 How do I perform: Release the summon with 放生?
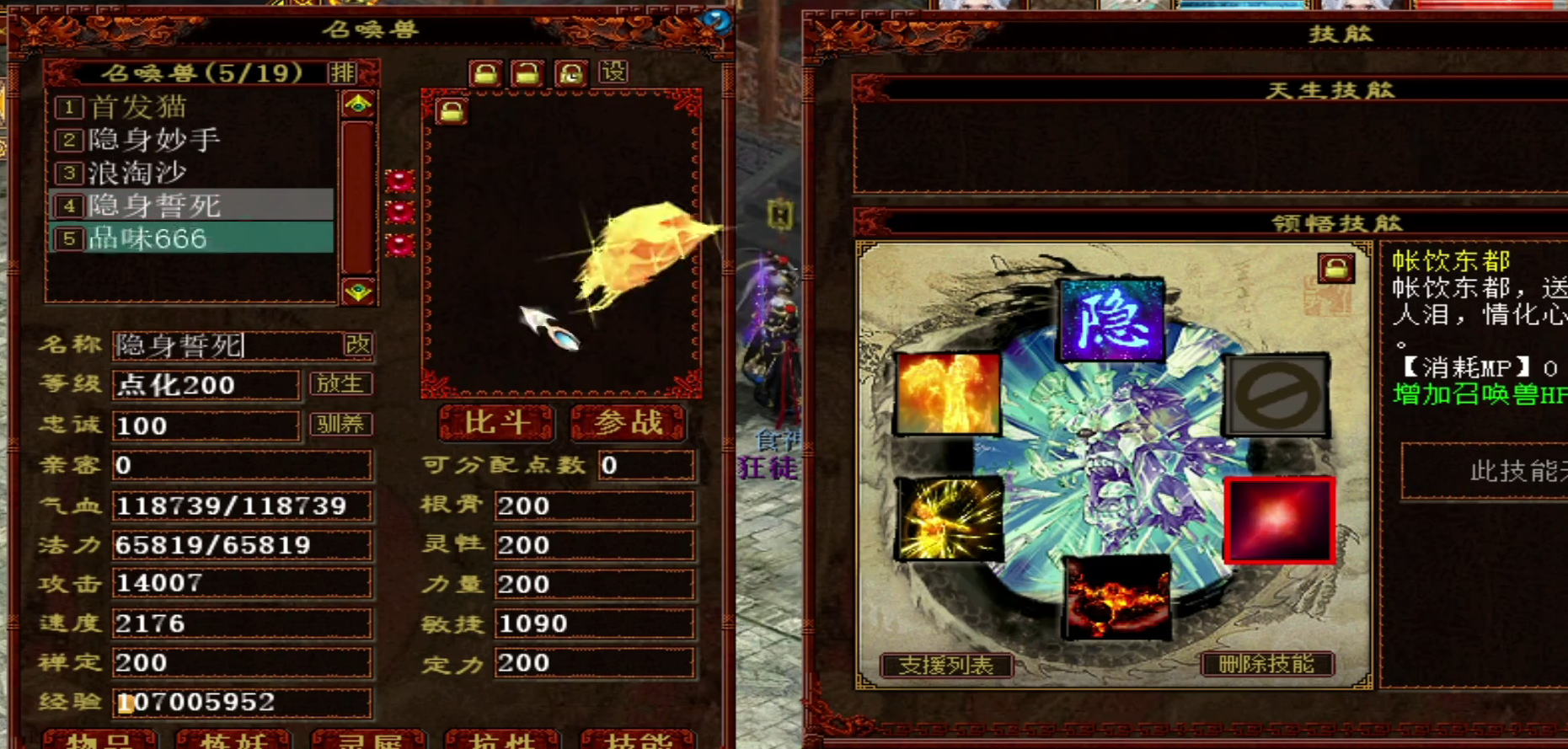[x=340, y=384]
